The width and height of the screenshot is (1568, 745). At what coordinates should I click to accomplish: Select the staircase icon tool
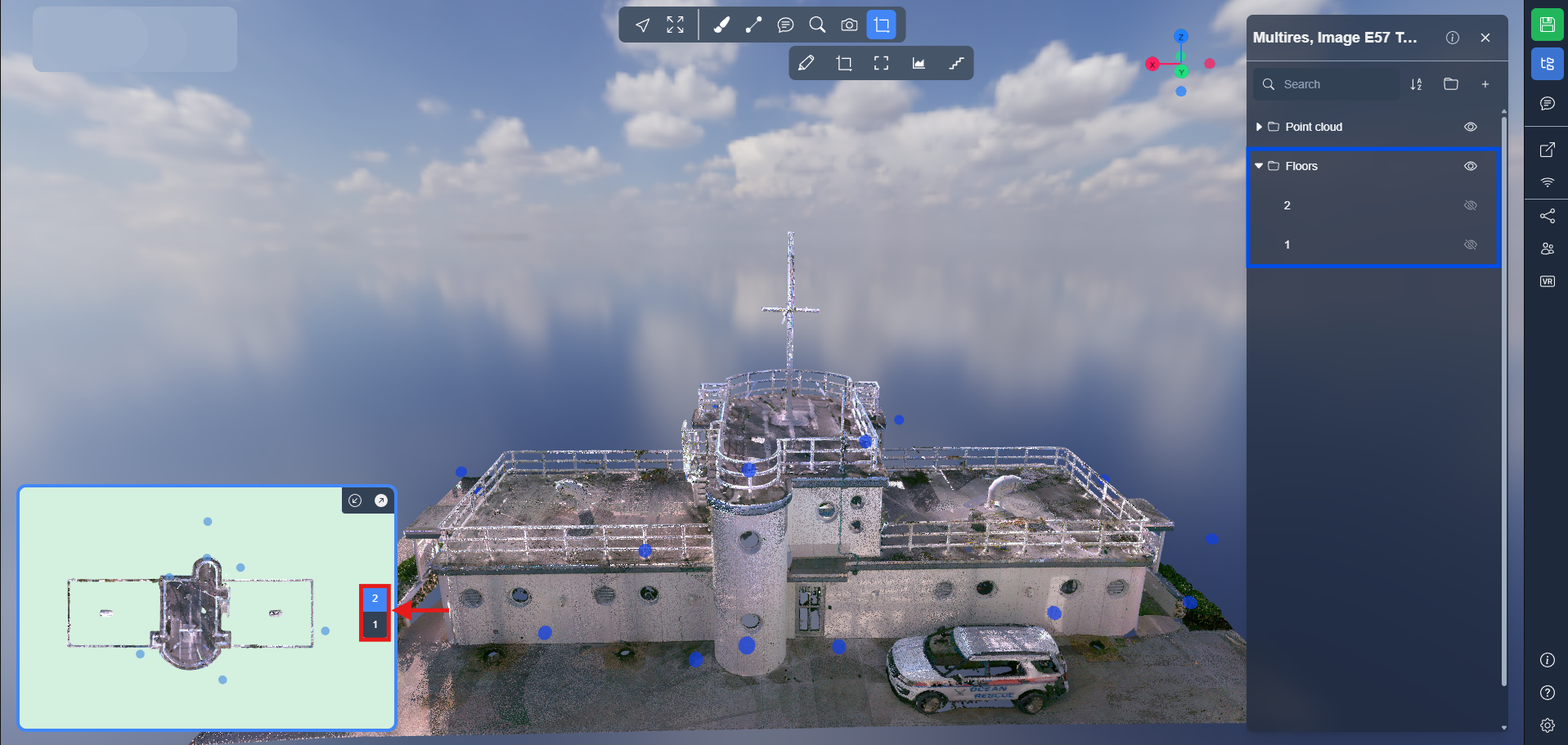point(956,63)
